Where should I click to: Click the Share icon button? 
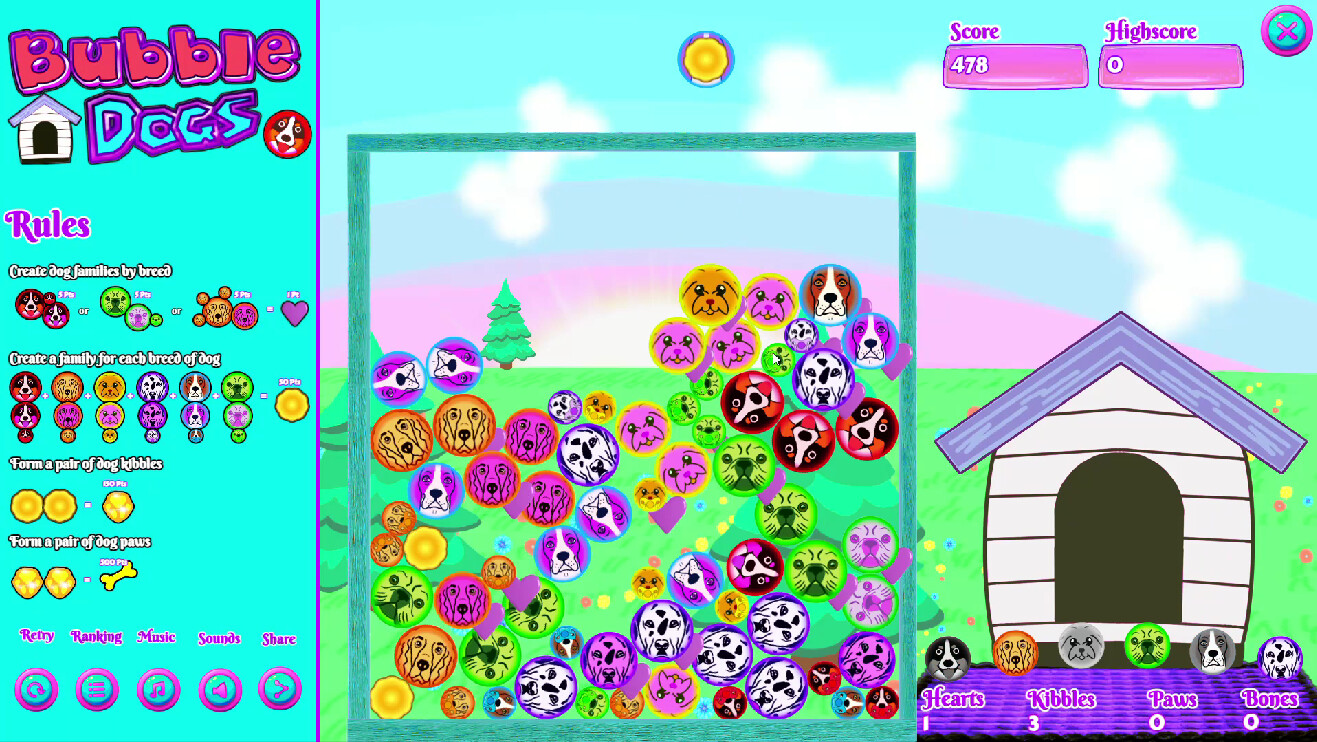pyautogui.click(x=280, y=688)
